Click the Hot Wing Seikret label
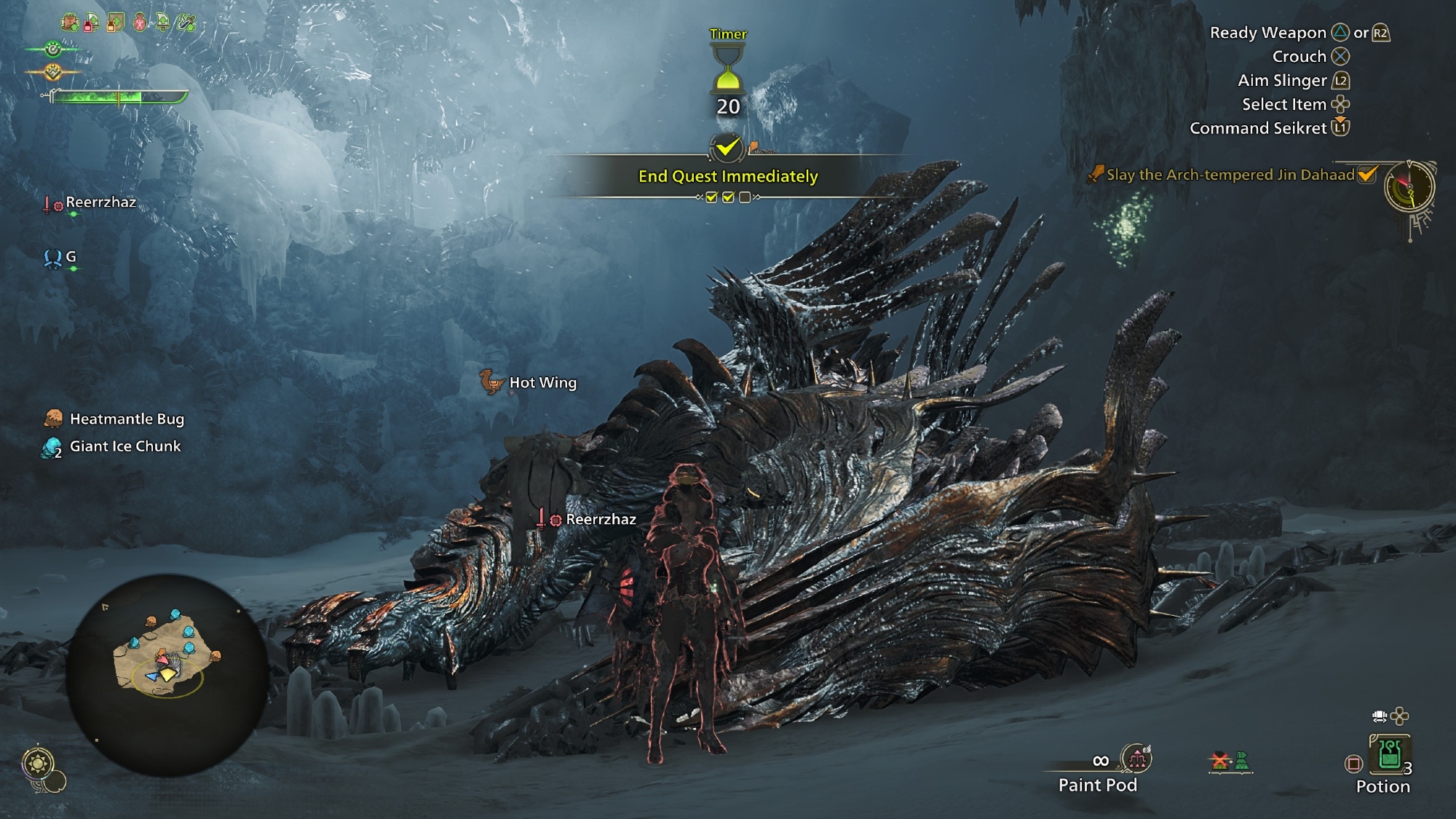This screenshot has width=1456, height=819. [x=542, y=382]
